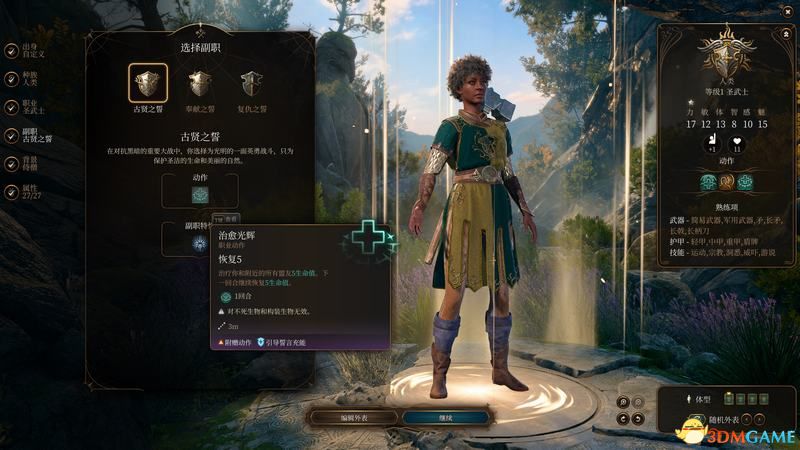Open the 属性 27/27 abilities step
Screen dimensions: 800x450
point(11,192)
